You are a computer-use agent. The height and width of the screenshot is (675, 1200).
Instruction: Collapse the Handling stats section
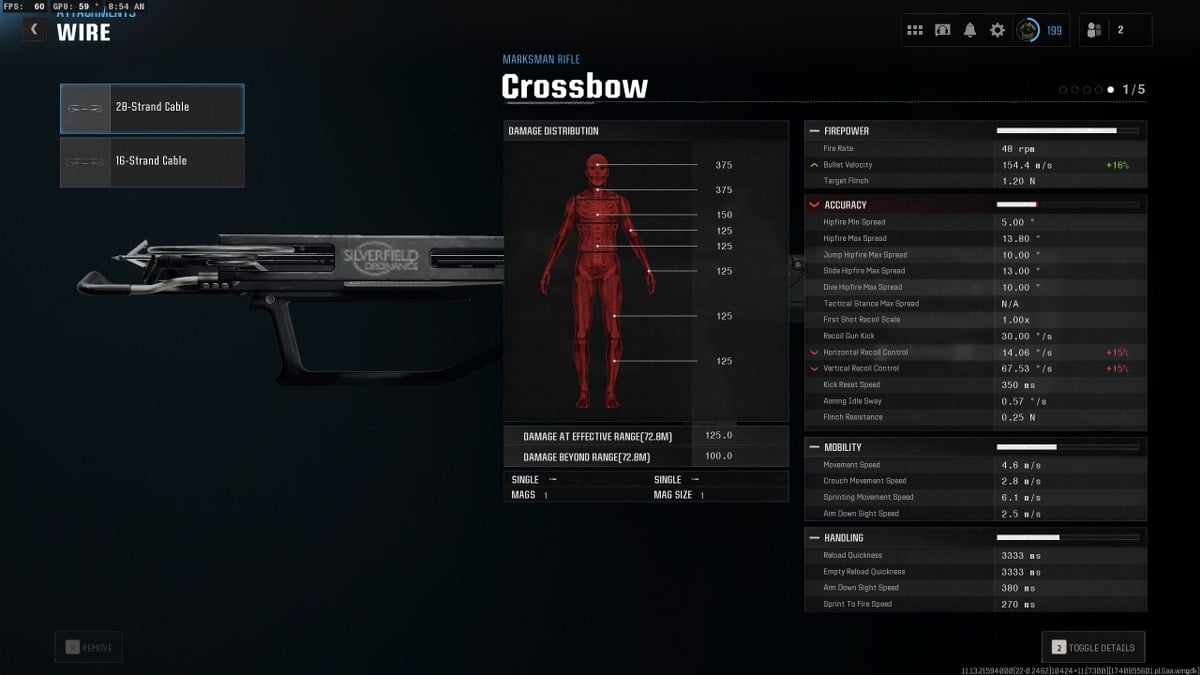813,538
